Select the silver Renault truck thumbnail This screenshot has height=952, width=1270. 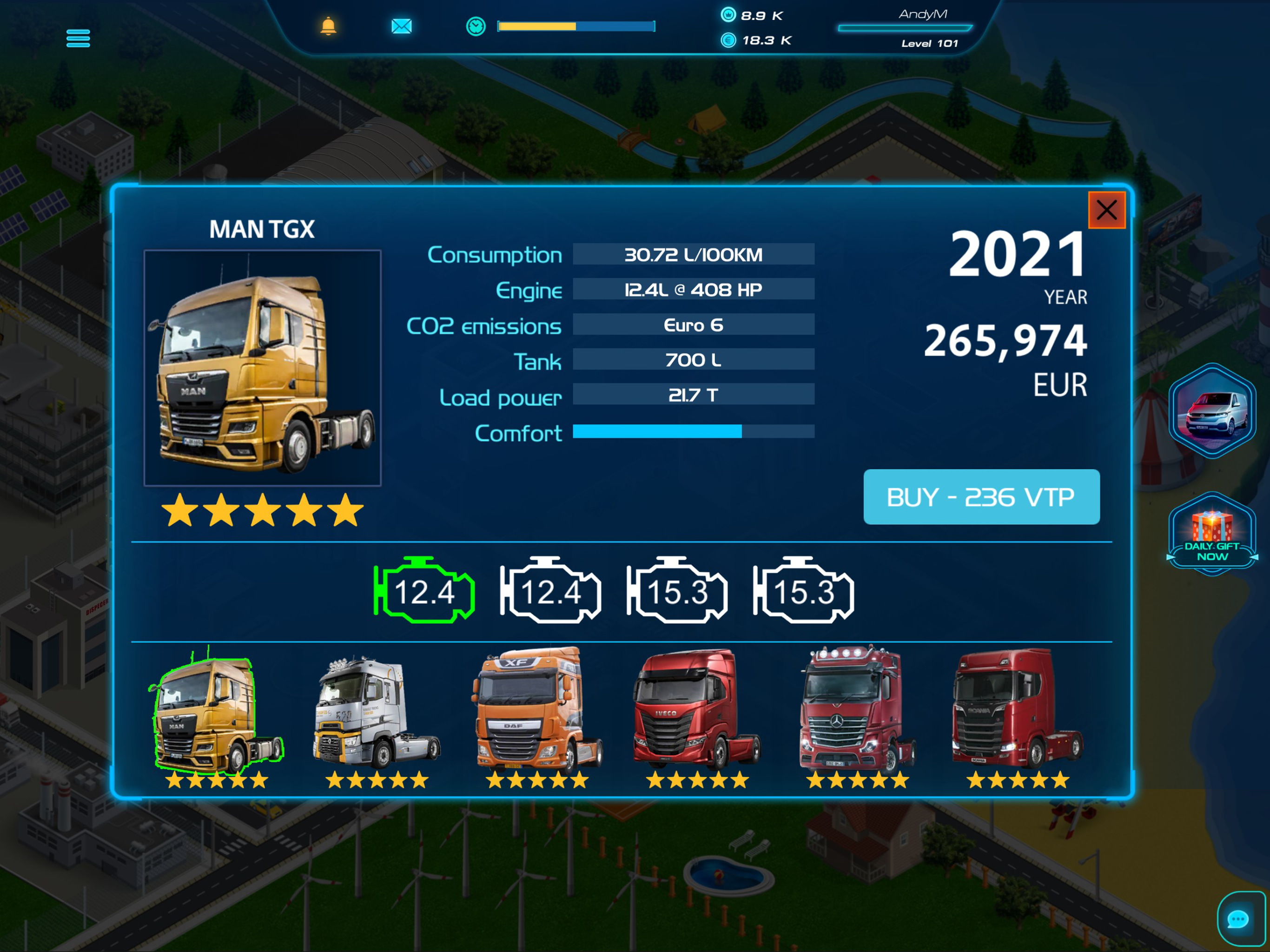[x=377, y=715]
